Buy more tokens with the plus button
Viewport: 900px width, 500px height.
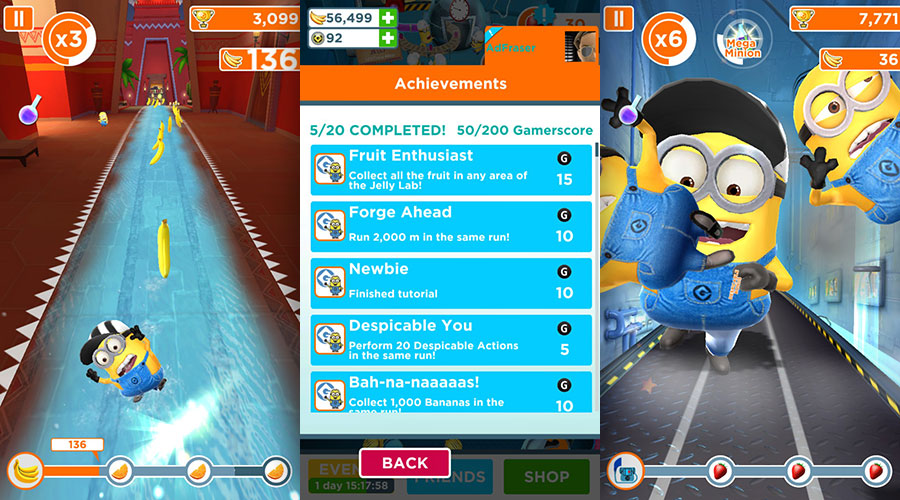point(388,38)
